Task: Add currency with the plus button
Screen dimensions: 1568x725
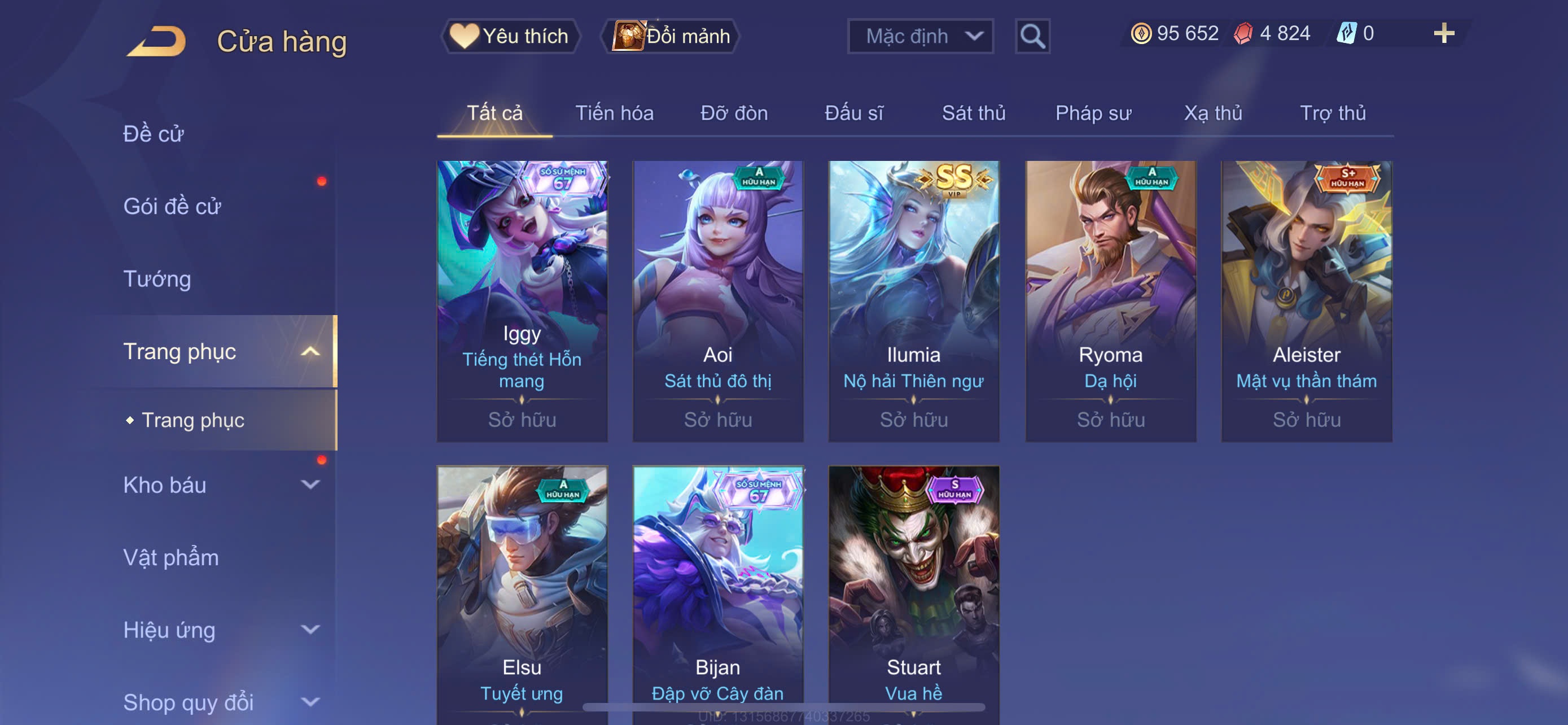Action: 1443,33
